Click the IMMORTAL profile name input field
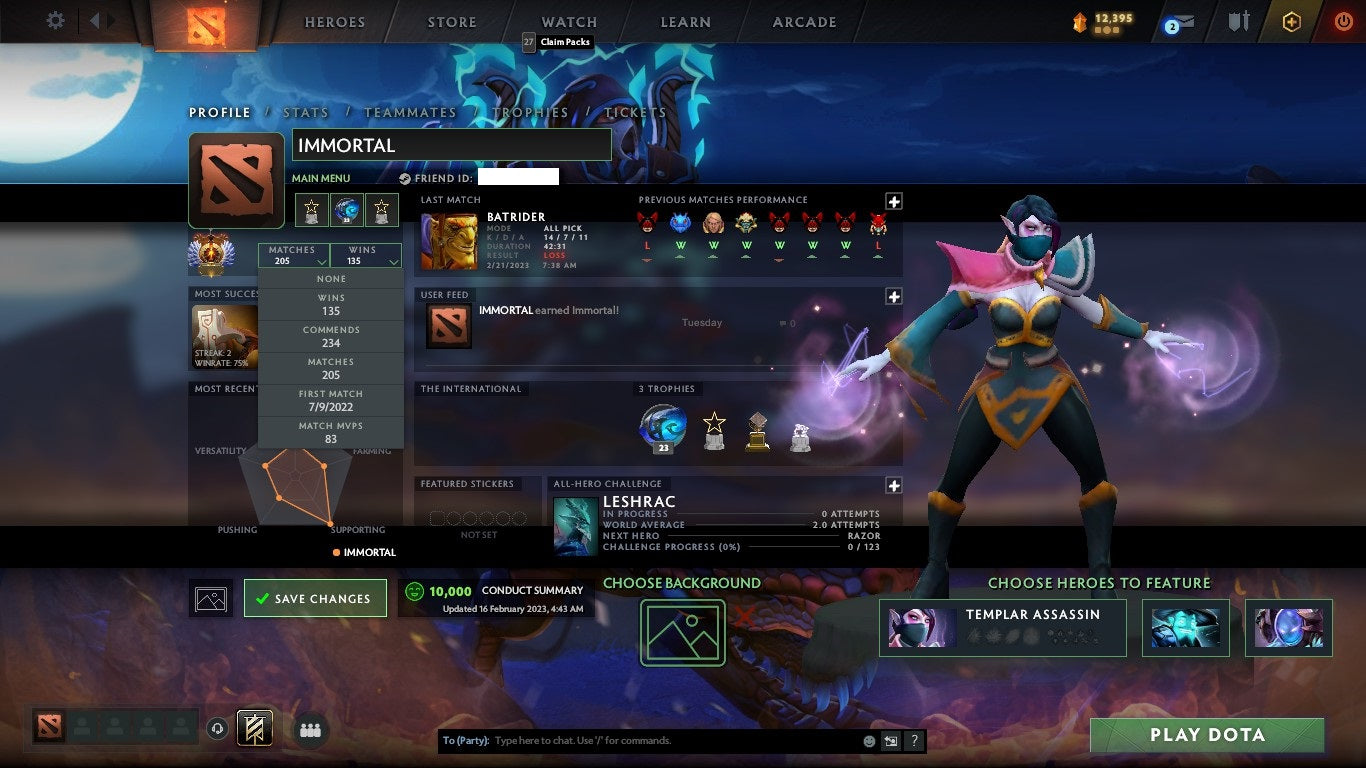The image size is (1366, 768). tap(451, 144)
